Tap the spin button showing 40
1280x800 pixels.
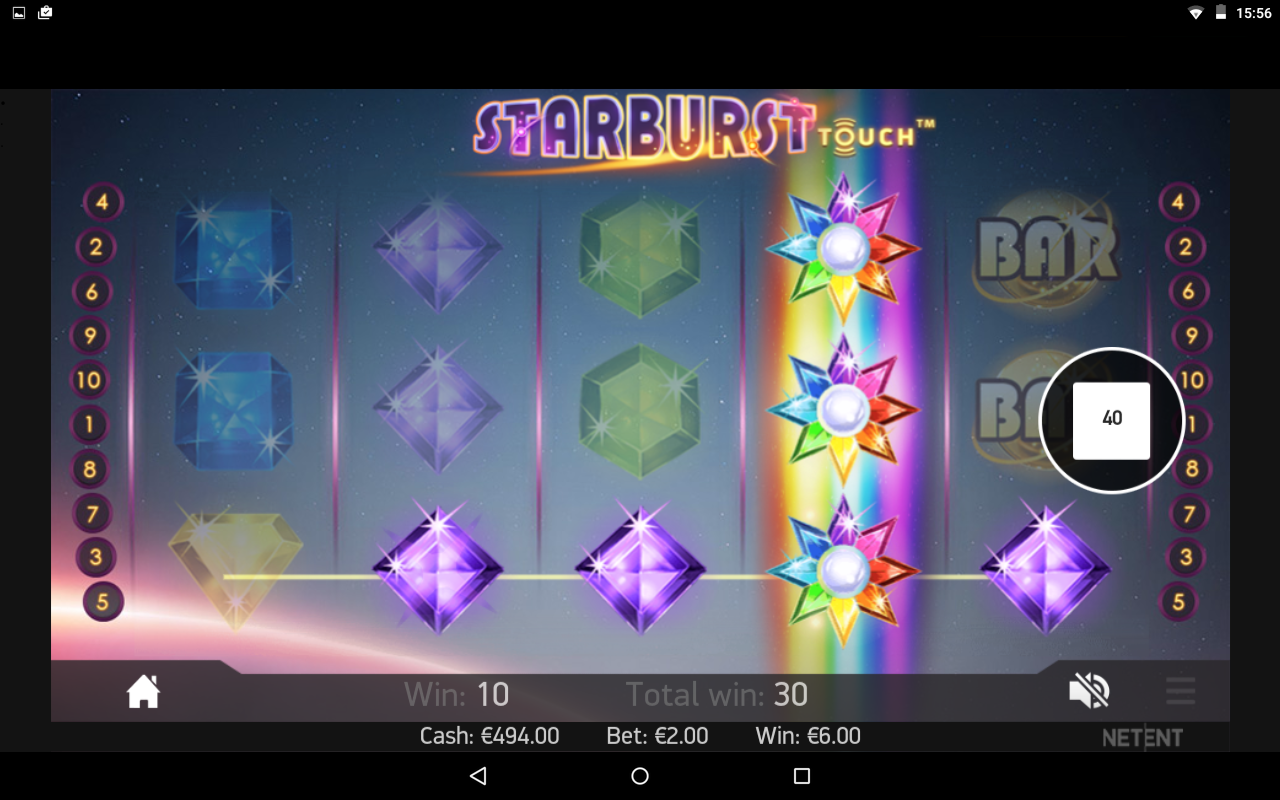click(x=1113, y=420)
